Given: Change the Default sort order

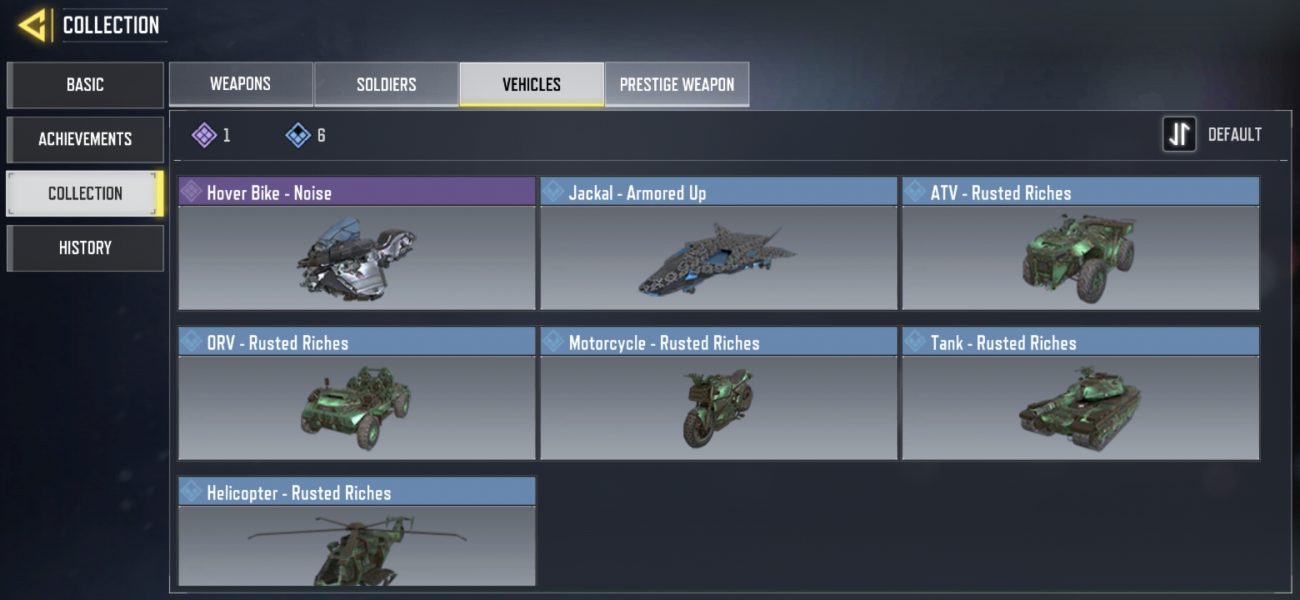Looking at the screenshot, I should pos(1212,135).
